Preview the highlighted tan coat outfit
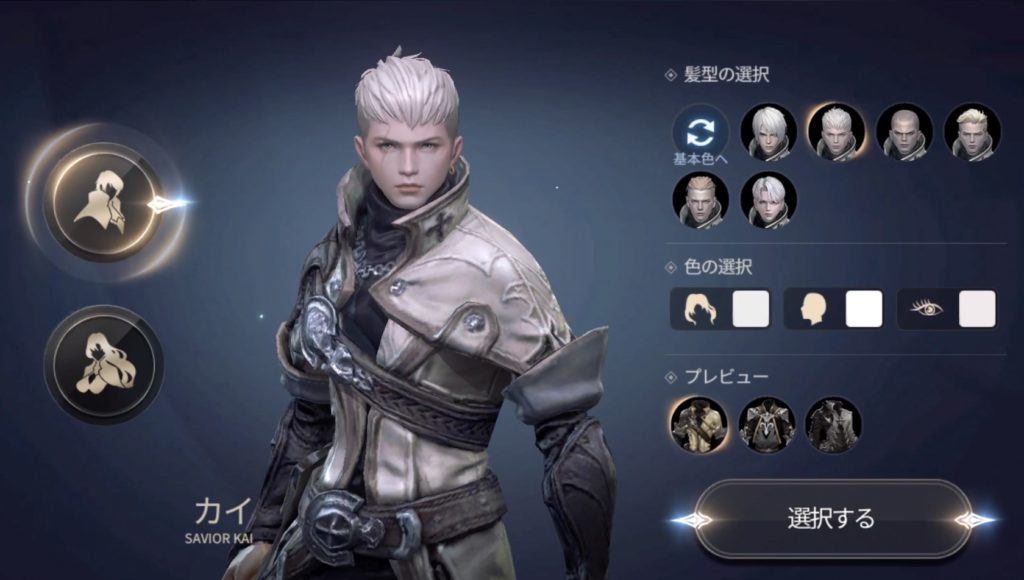Screen dimensions: 1024x580 699,425
